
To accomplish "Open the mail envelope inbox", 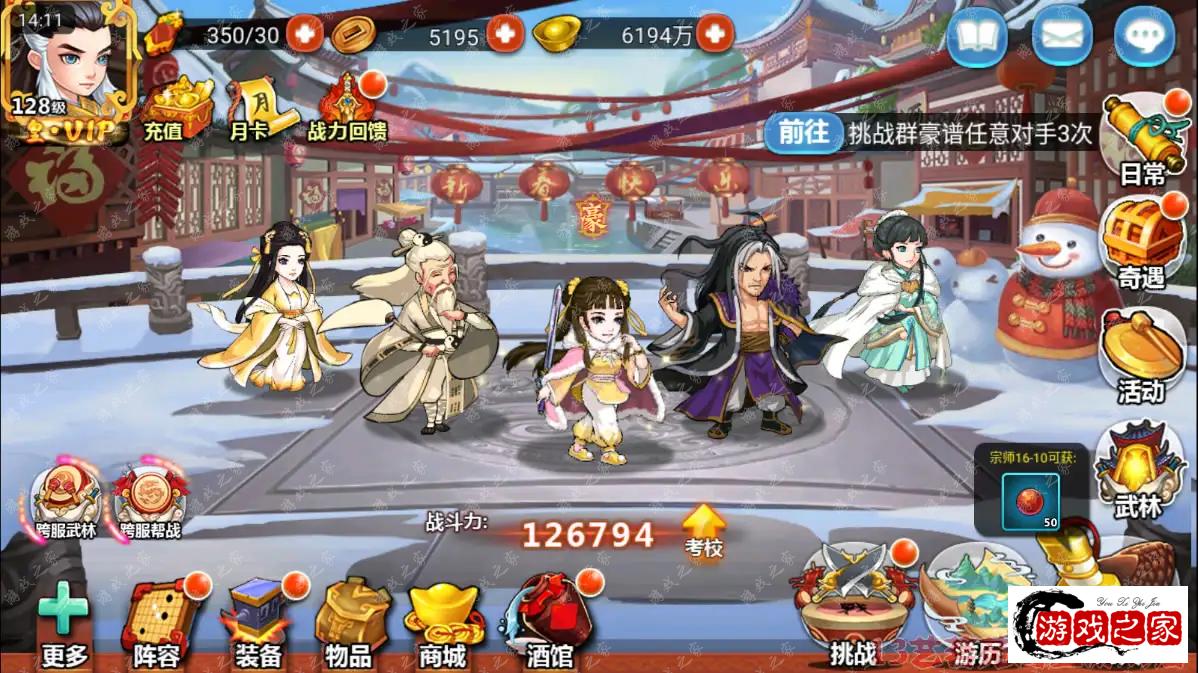I will click(1061, 38).
